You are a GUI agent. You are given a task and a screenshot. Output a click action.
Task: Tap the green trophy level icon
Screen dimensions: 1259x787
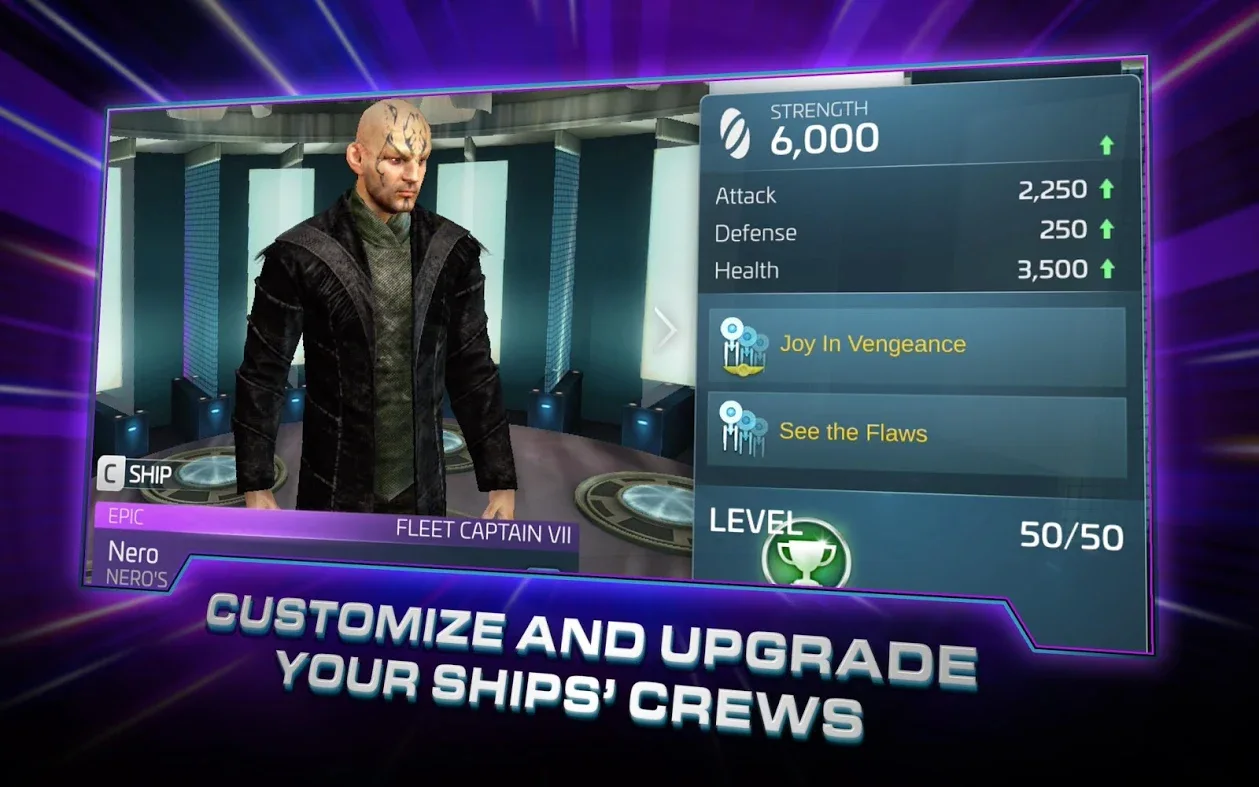[x=806, y=556]
